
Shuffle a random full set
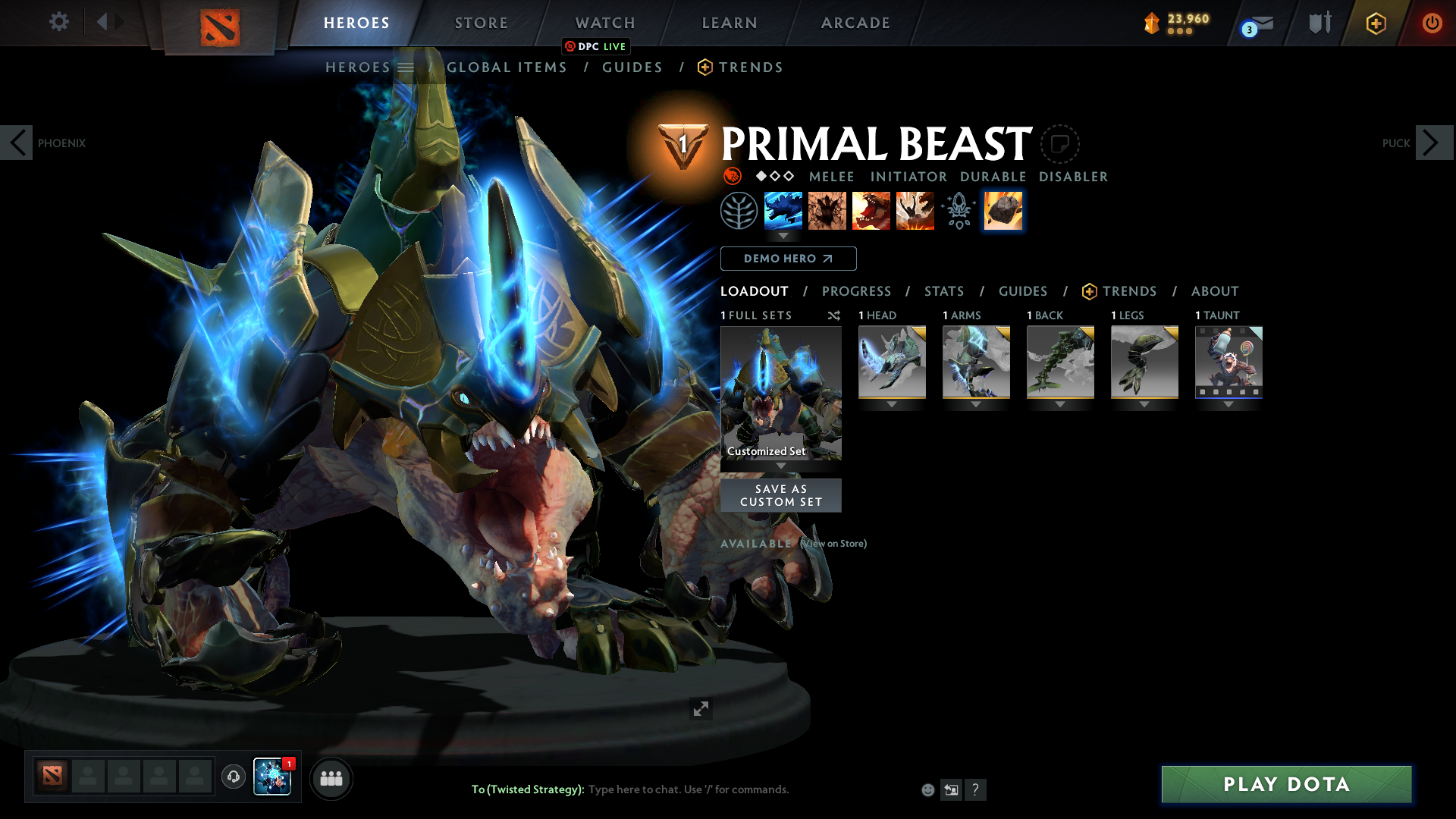pos(833,315)
